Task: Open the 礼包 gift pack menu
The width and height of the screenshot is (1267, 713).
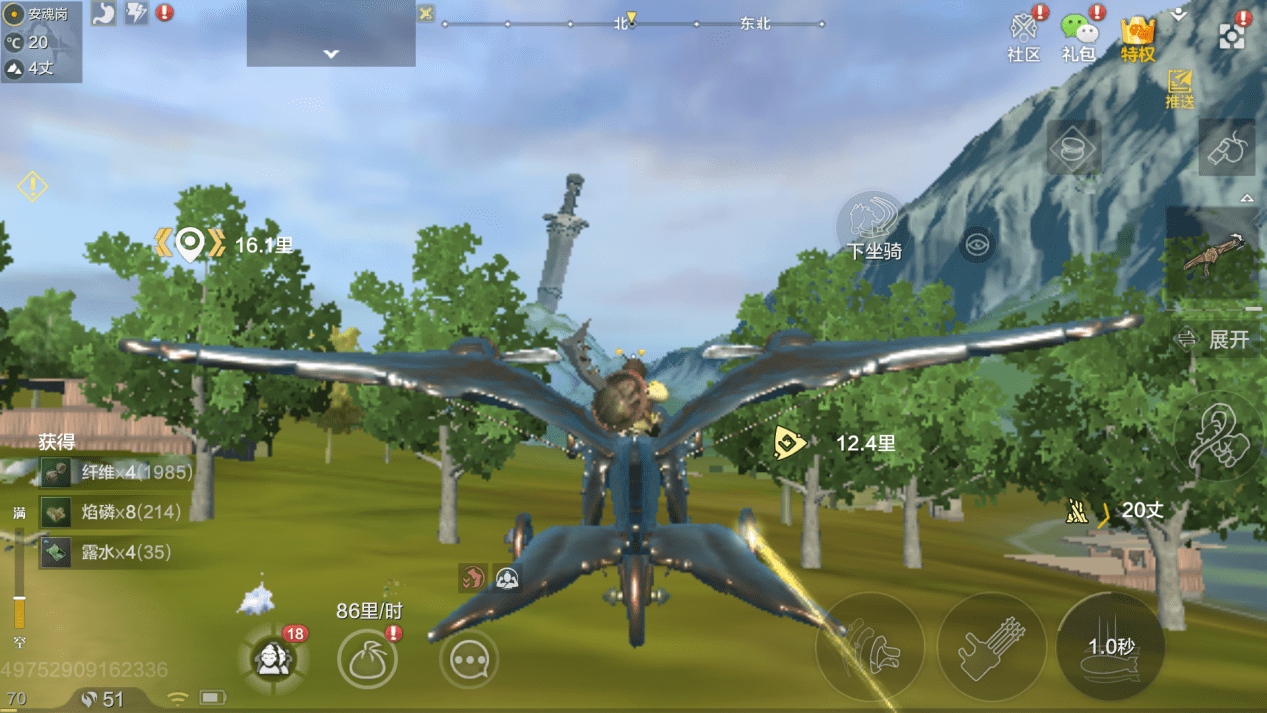Action: click(x=1079, y=37)
